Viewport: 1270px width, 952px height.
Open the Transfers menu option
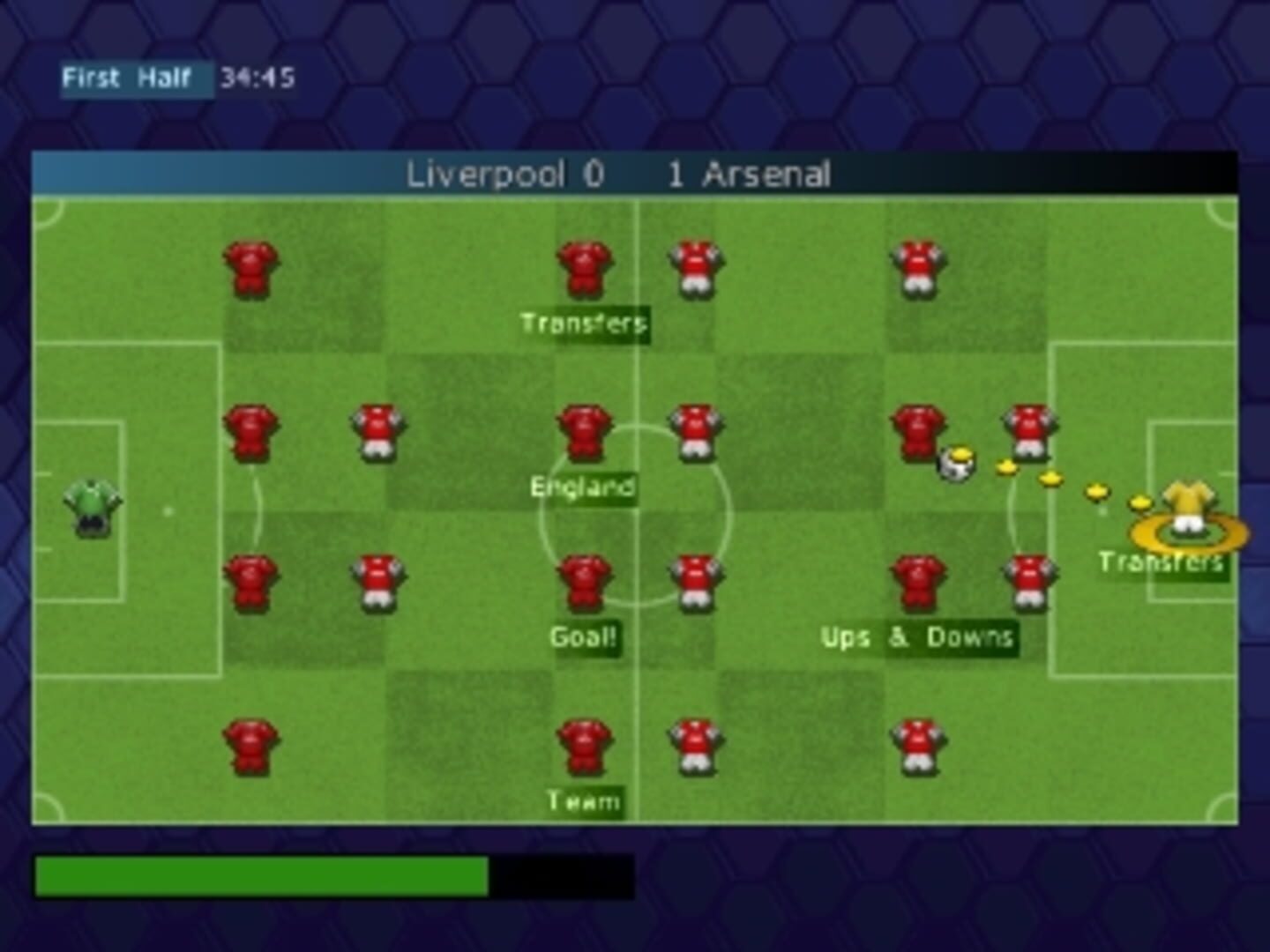pos(585,323)
